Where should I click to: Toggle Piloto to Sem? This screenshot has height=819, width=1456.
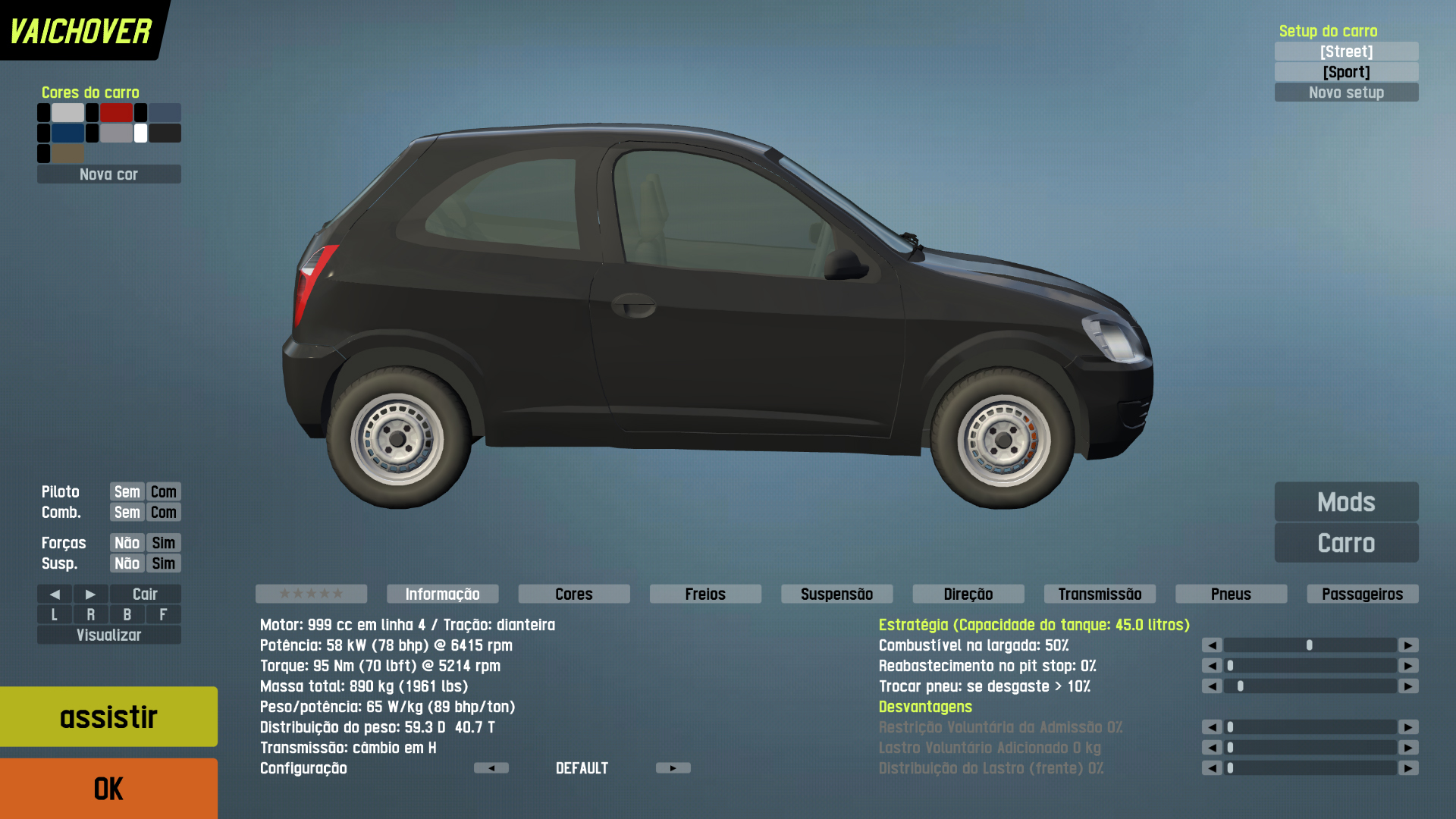point(127,491)
